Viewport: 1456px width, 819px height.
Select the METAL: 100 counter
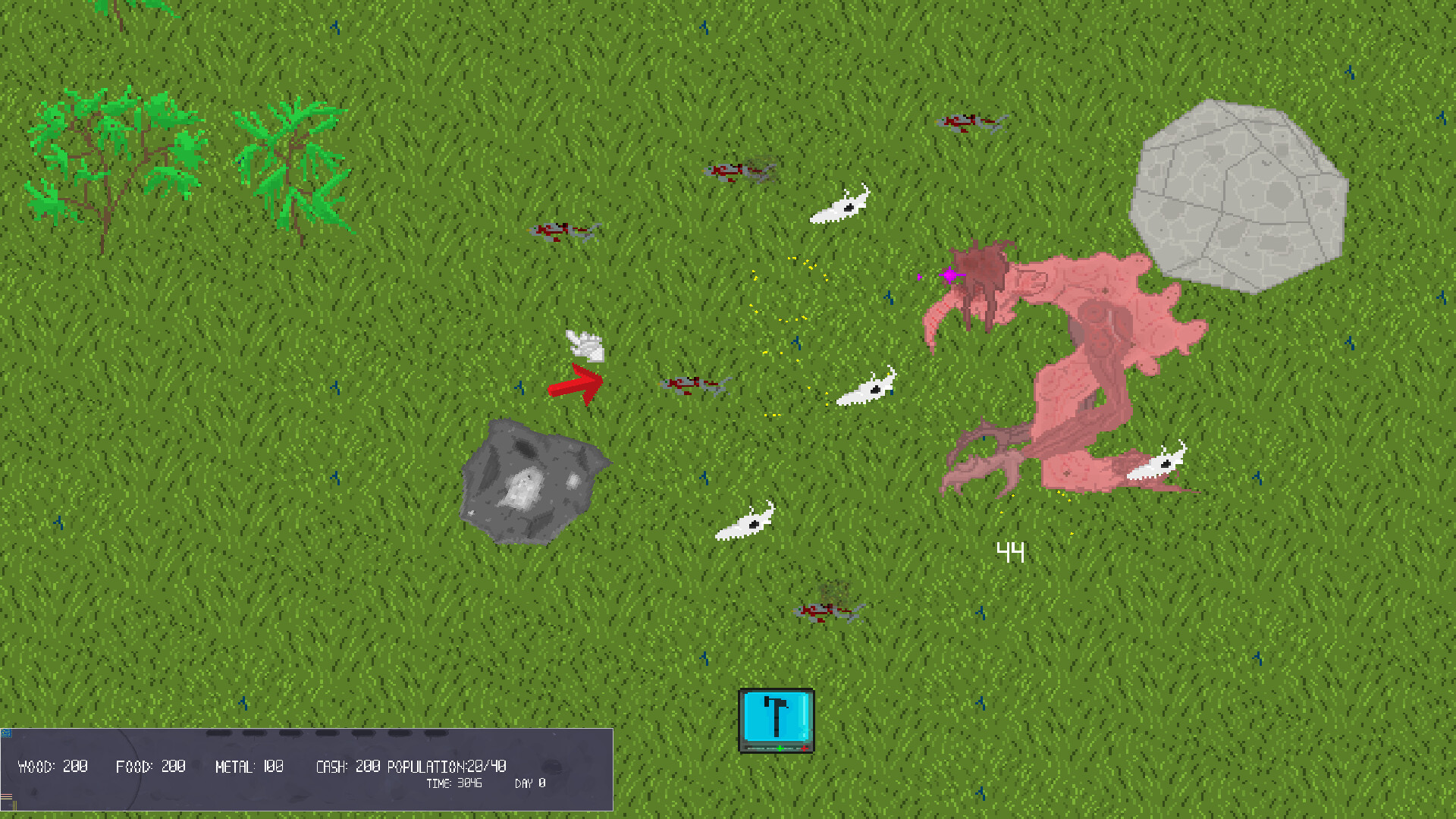click(251, 766)
